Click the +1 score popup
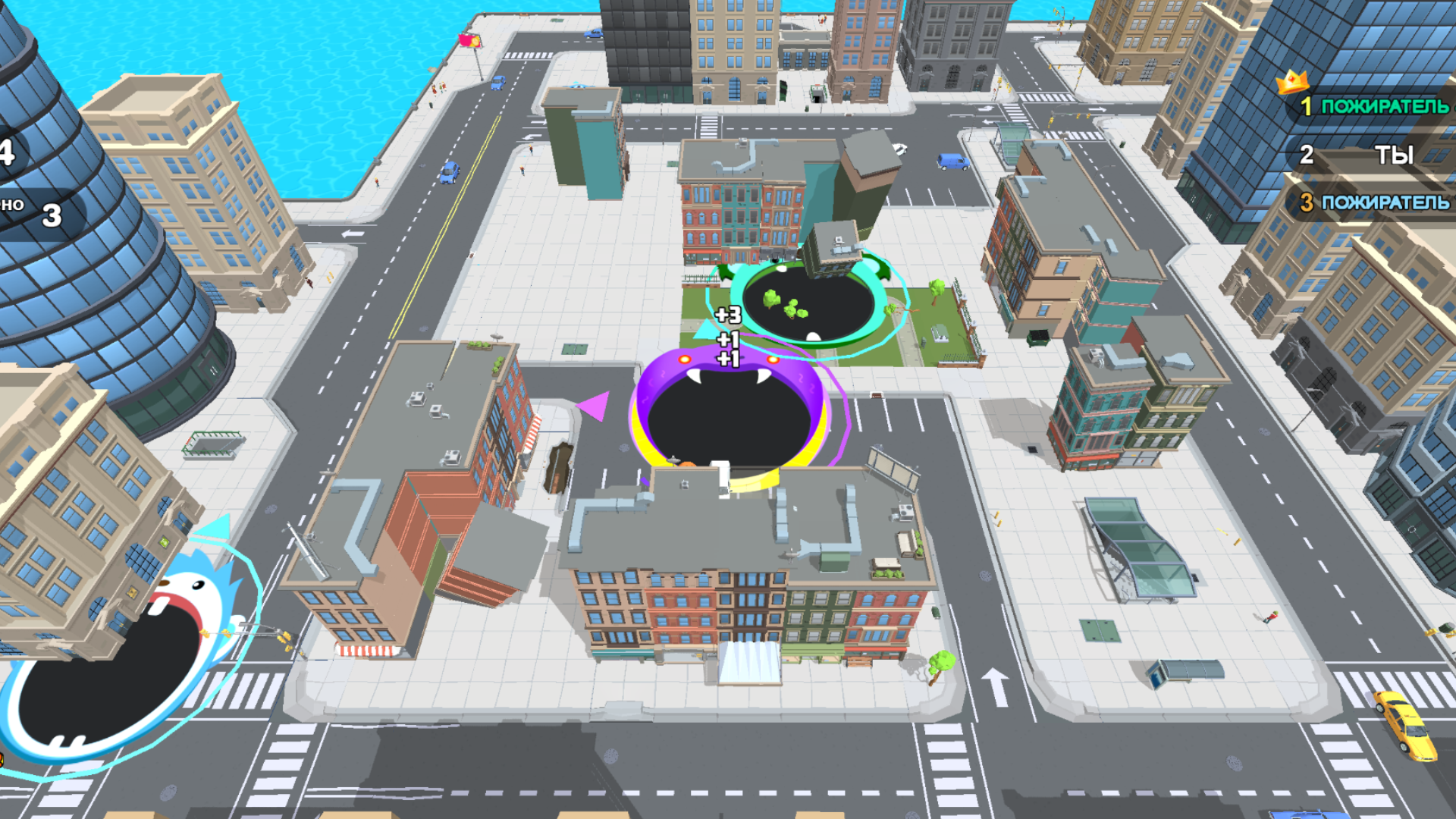The image size is (1456, 819). [728, 340]
